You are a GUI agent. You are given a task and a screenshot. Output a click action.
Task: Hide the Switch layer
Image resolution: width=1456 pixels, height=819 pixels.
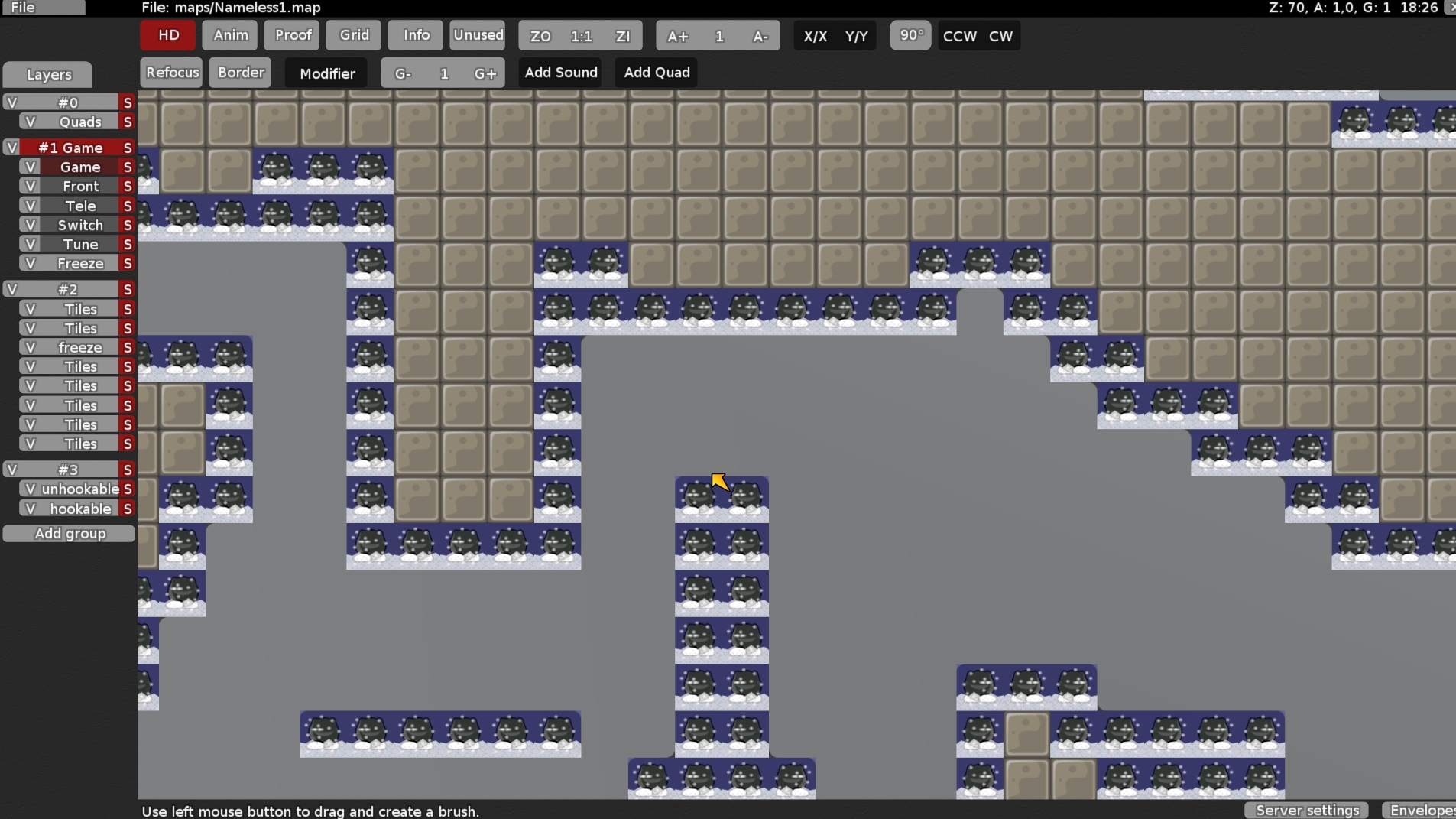(x=30, y=225)
